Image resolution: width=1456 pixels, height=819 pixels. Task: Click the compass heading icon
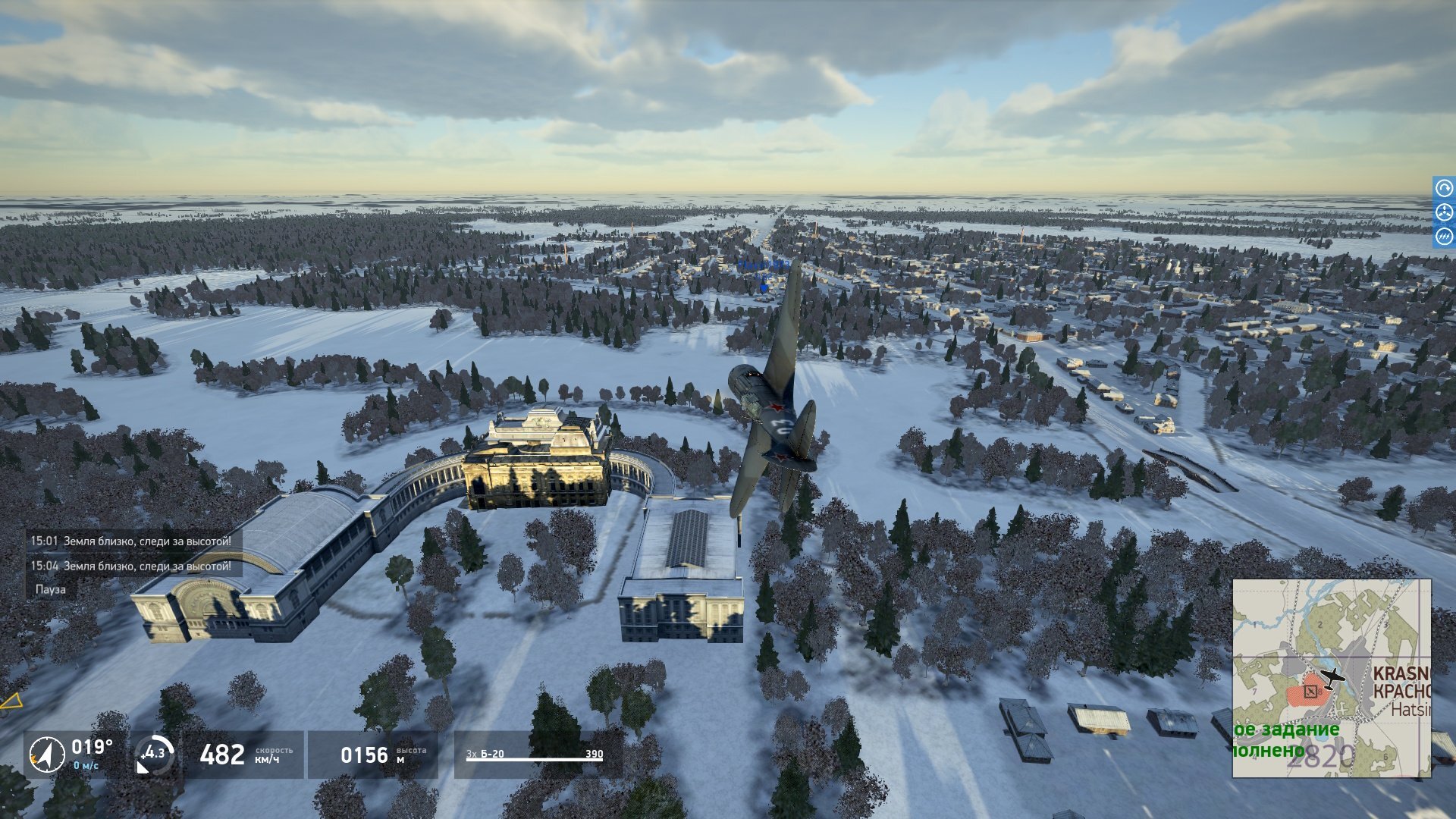click(46, 755)
